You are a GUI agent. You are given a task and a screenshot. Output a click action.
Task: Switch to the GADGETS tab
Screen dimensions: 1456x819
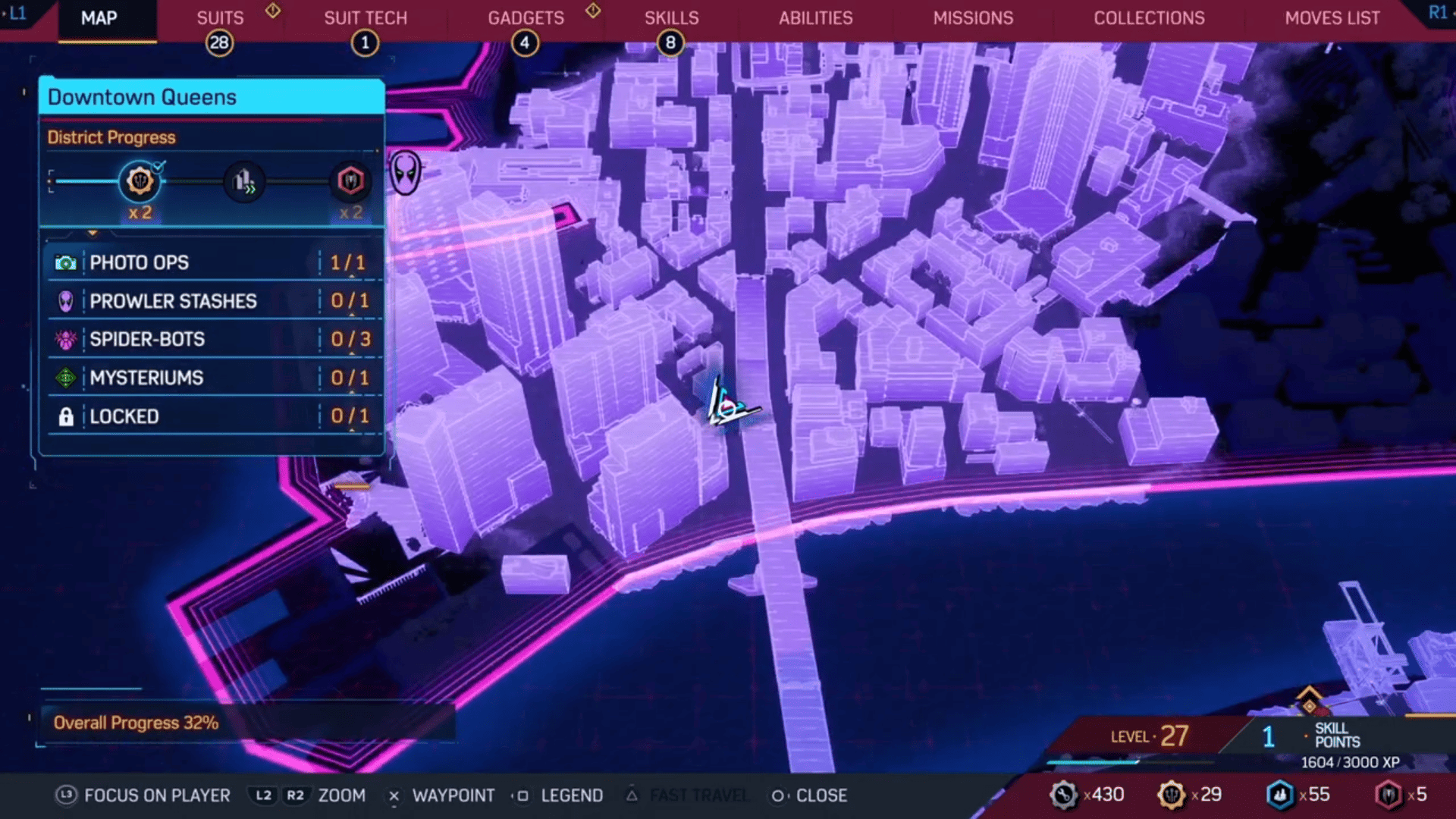[526, 17]
